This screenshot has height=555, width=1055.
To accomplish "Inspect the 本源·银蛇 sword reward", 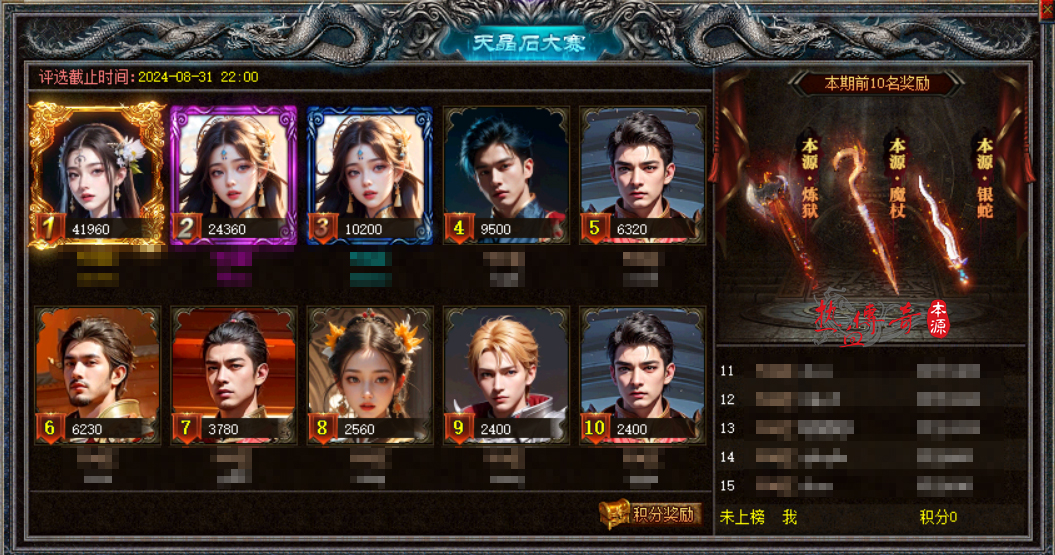I will (x=940, y=225).
